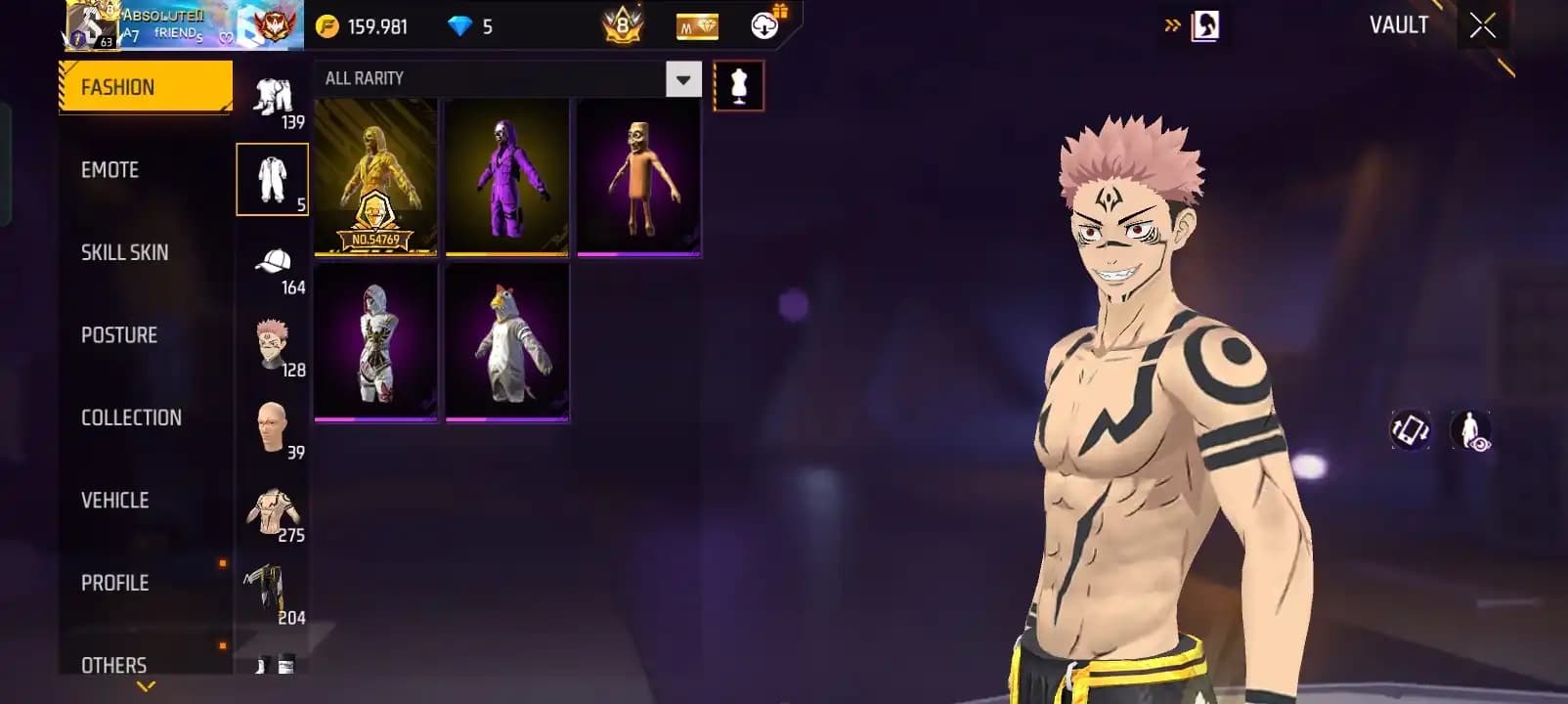Image resolution: width=1568 pixels, height=704 pixels.
Task: Open the hats category showing 164 items
Action: point(274,264)
